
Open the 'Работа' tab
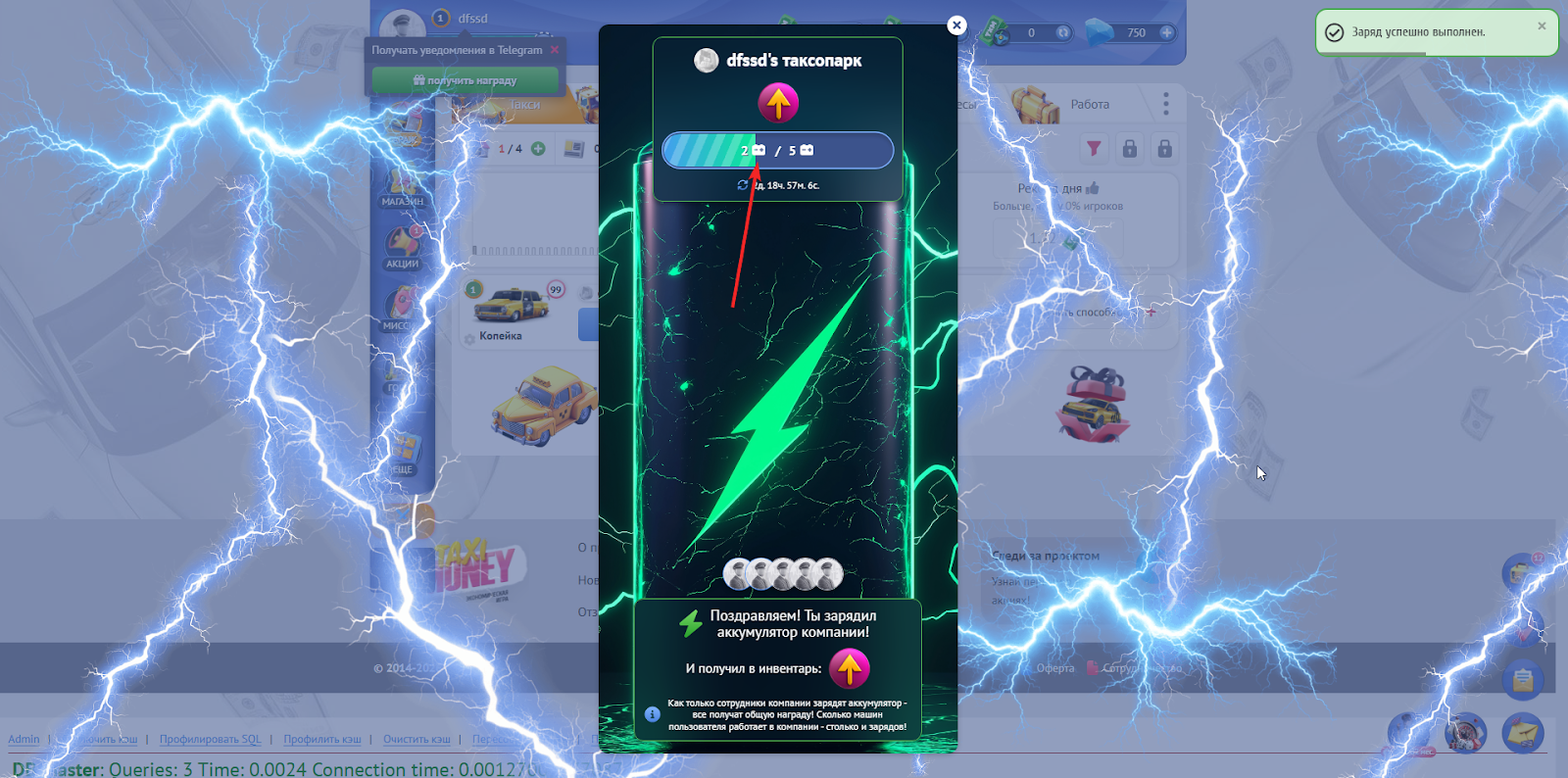tap(1089, 105)
